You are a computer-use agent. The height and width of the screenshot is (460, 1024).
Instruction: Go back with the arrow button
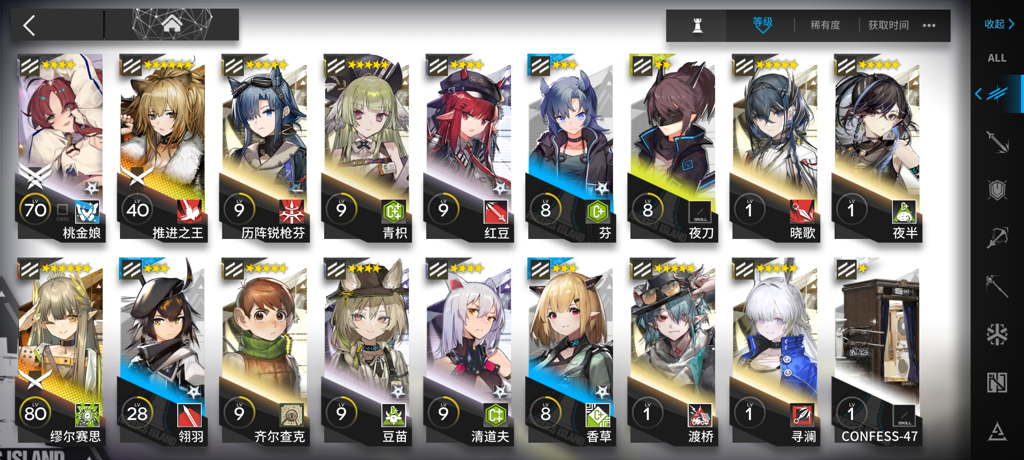[30, 25]
